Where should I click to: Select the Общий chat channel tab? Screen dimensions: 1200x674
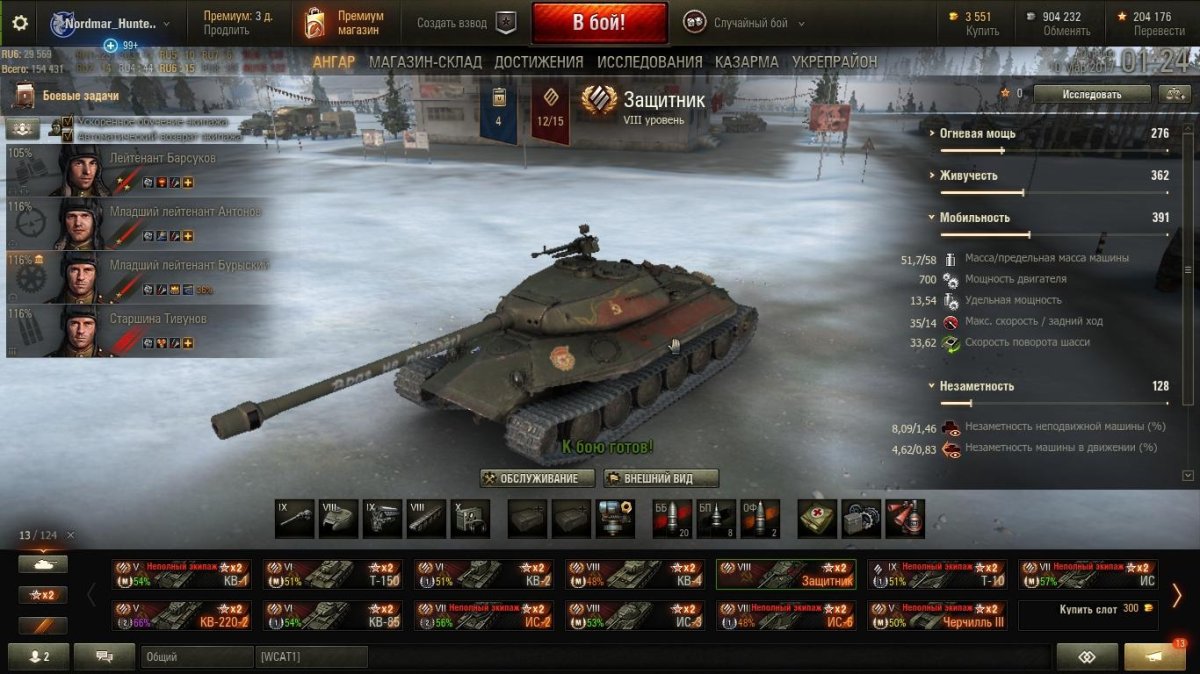pos(196,657)
